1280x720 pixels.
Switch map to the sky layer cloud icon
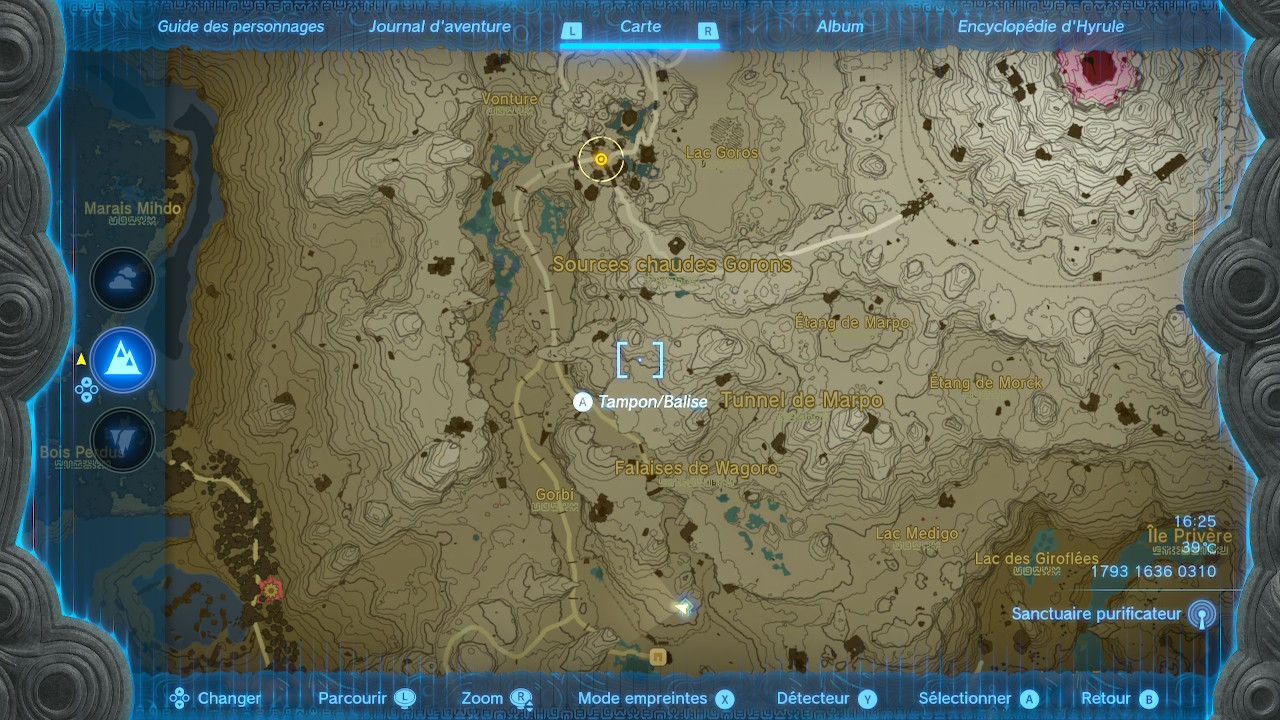point(123,281)
